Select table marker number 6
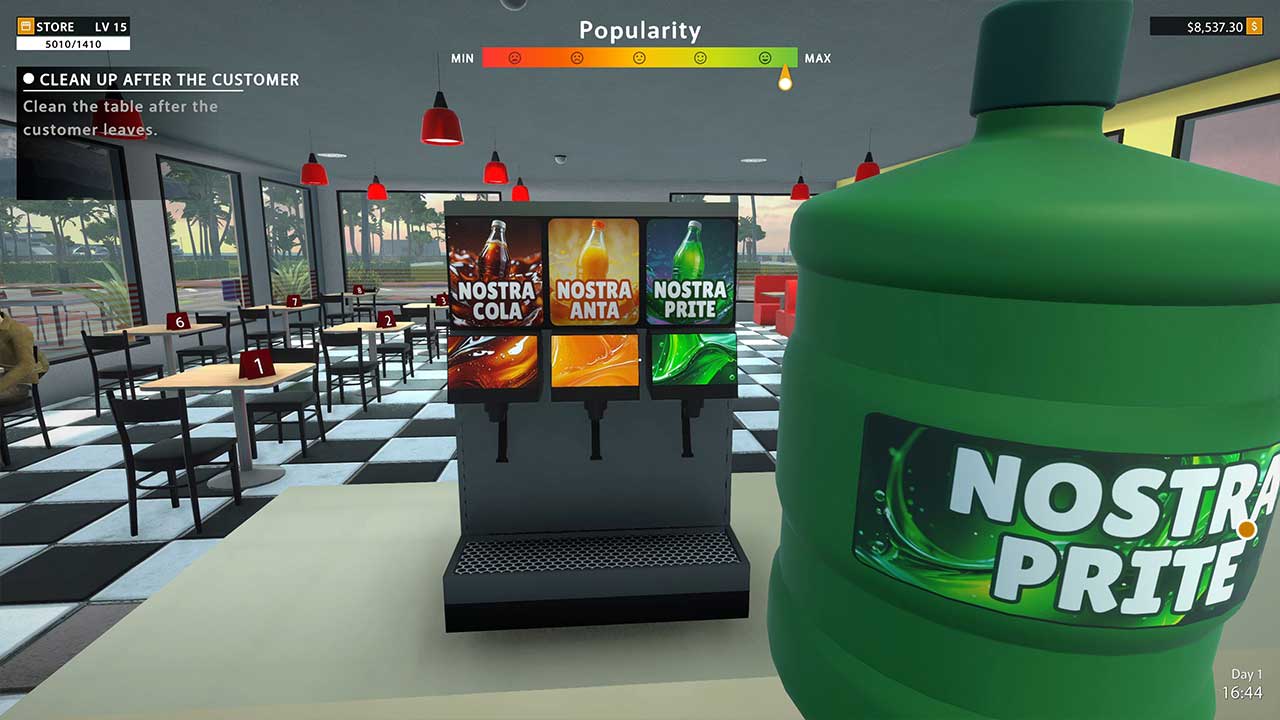Image resolution: width=1280 pixels, height=720 pixels. [x=179, y=322]
